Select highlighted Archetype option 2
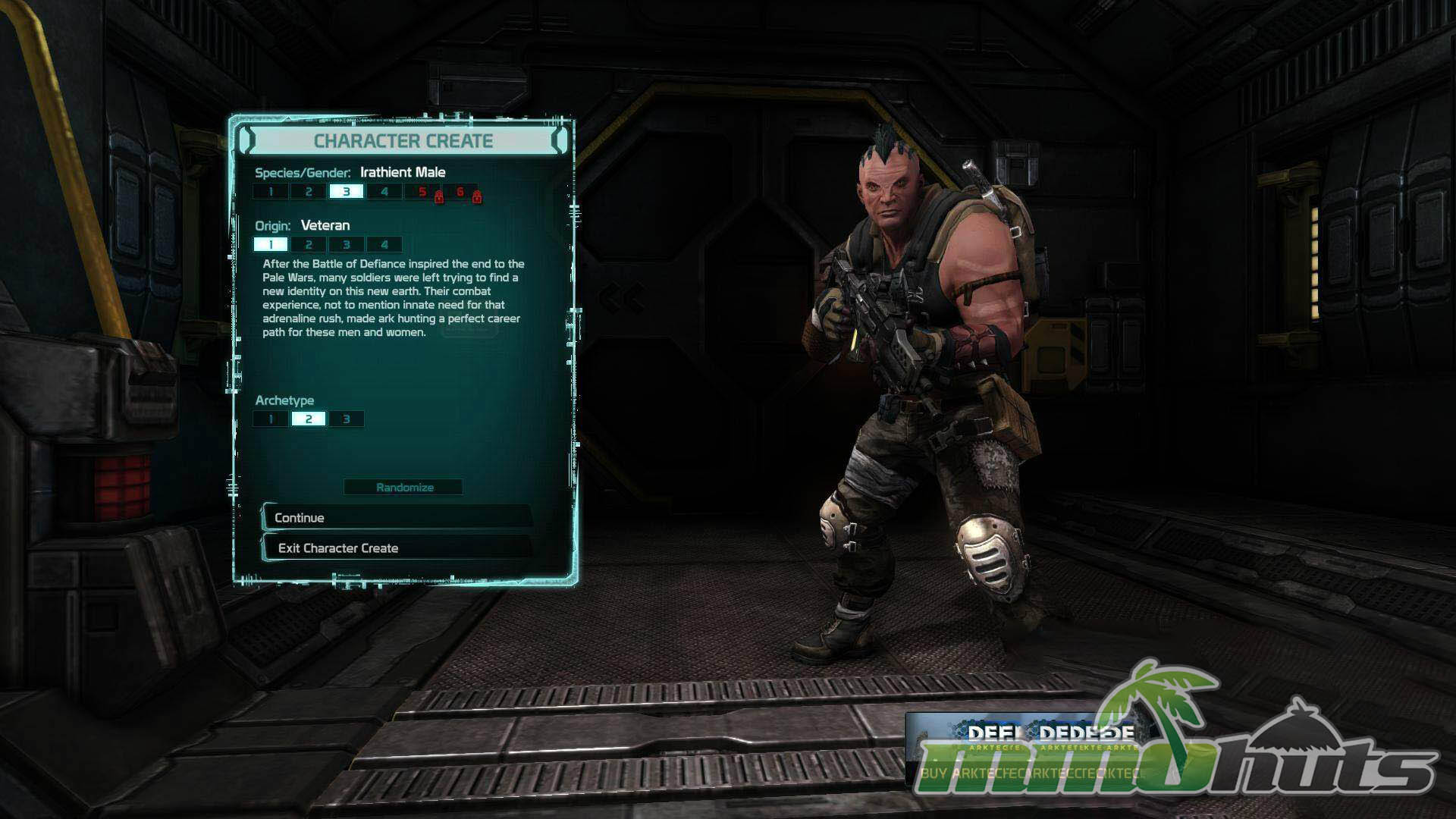 point(309,419)
